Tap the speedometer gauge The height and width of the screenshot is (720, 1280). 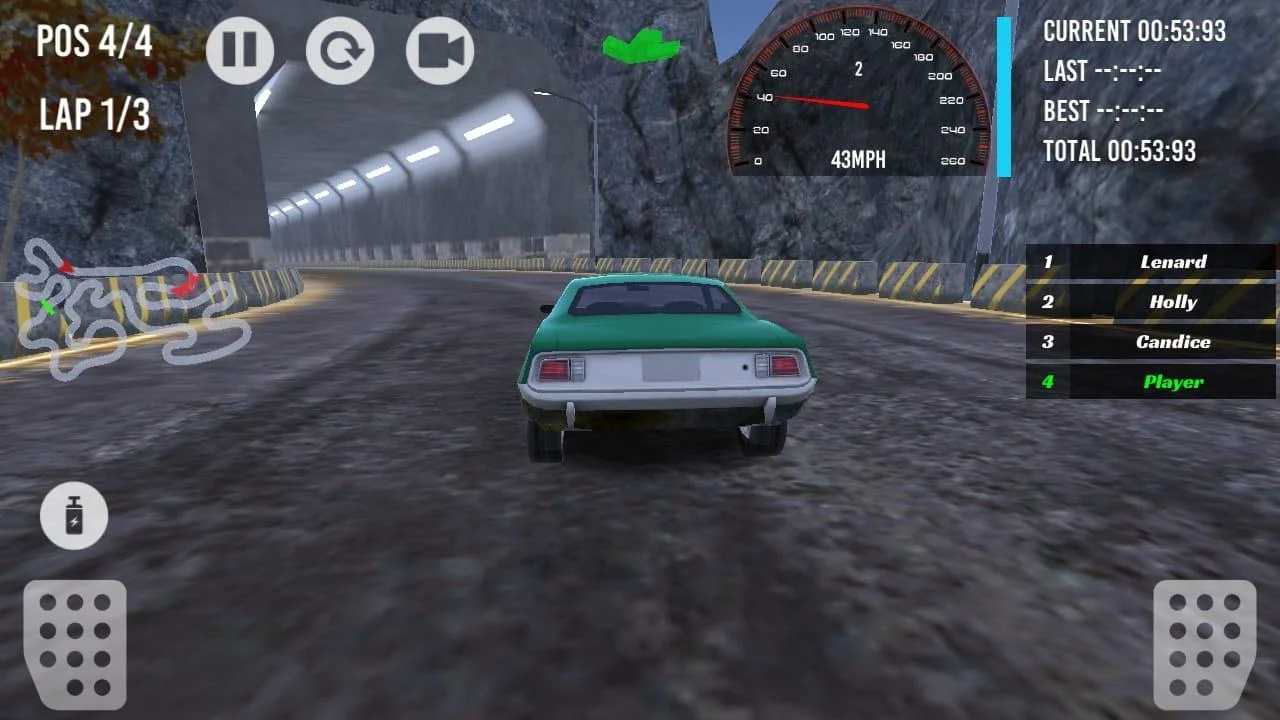tap(855, 90)
